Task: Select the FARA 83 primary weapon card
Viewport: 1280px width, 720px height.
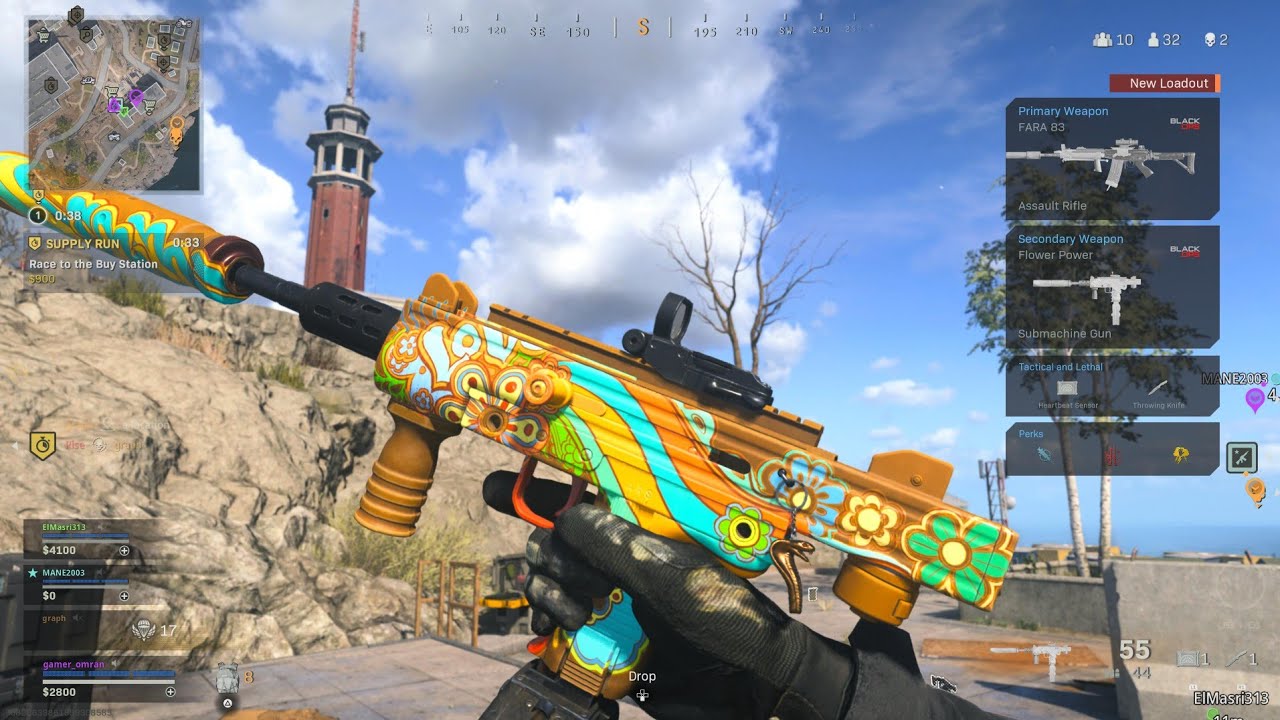Action: coord(1112,158)
